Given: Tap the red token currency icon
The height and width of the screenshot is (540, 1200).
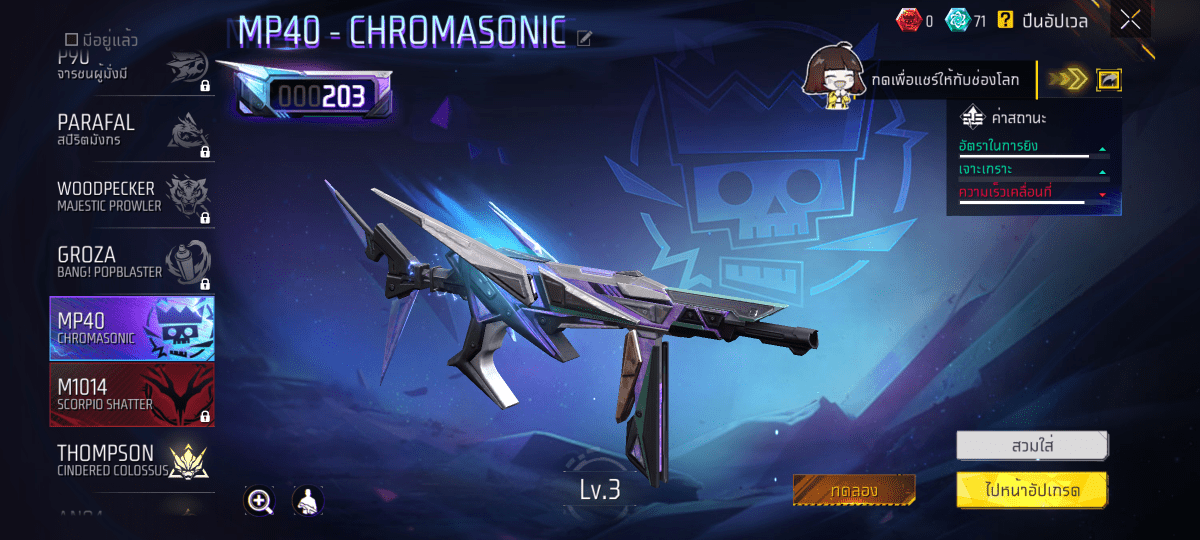Looking at the screenshot, I should tap(906, 20).
